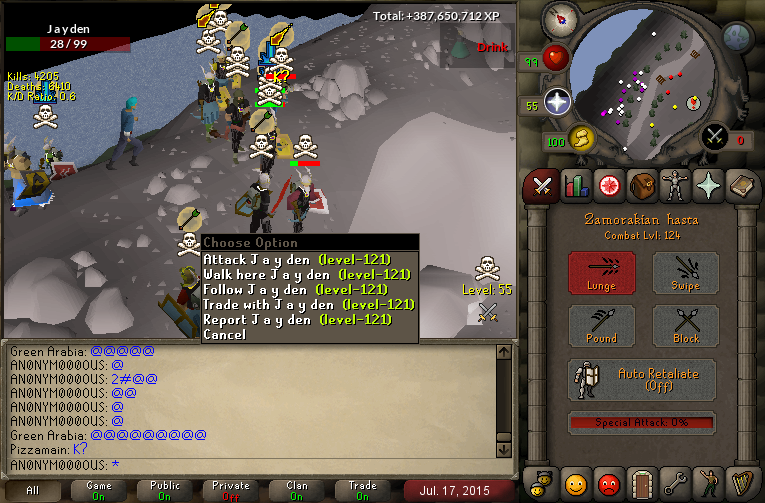The image size is (765, 503).
Task: Click the compass next to the minimap
Action: coord(559,18)
